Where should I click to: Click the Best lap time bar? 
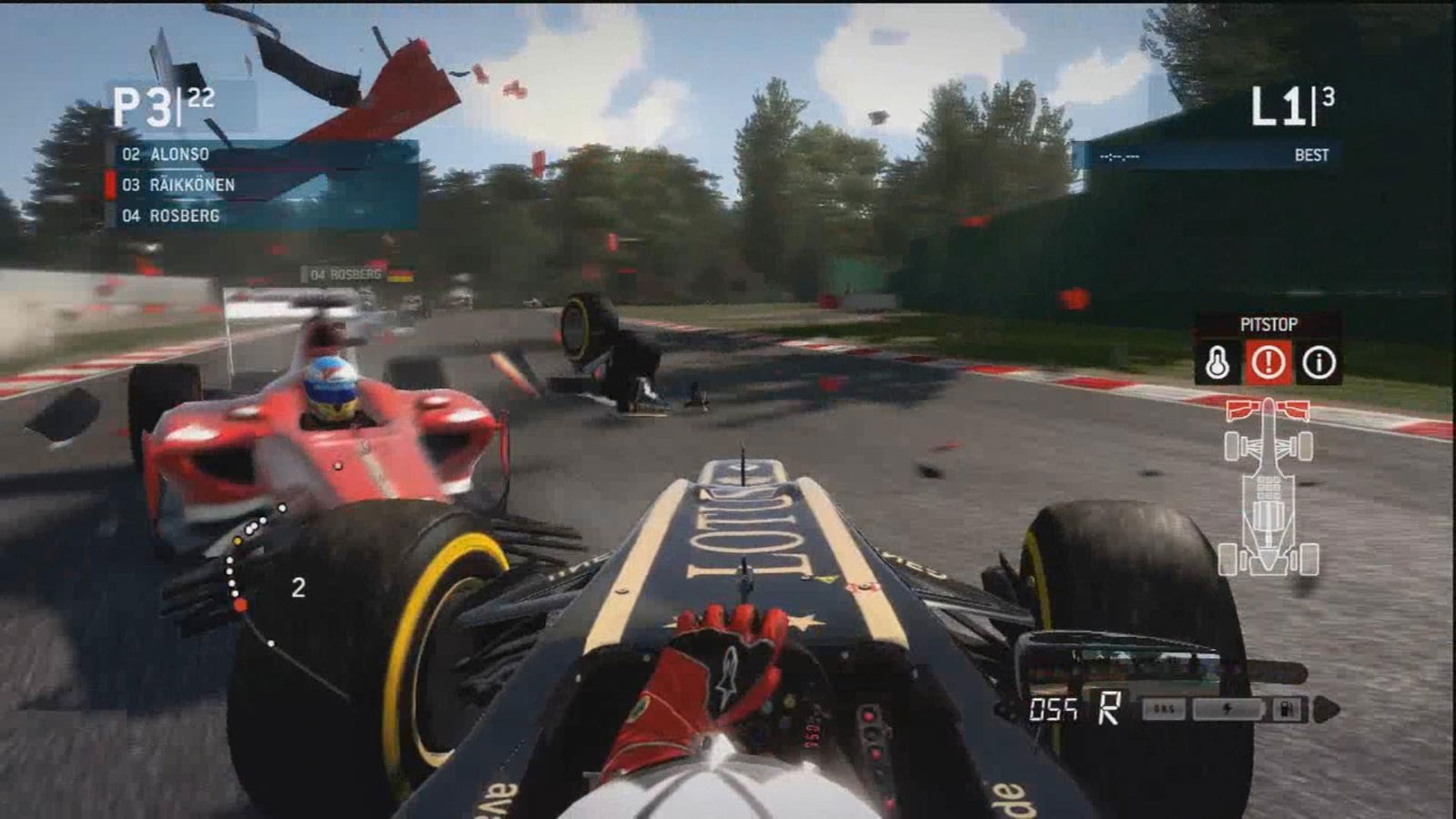coord(1207,156)
